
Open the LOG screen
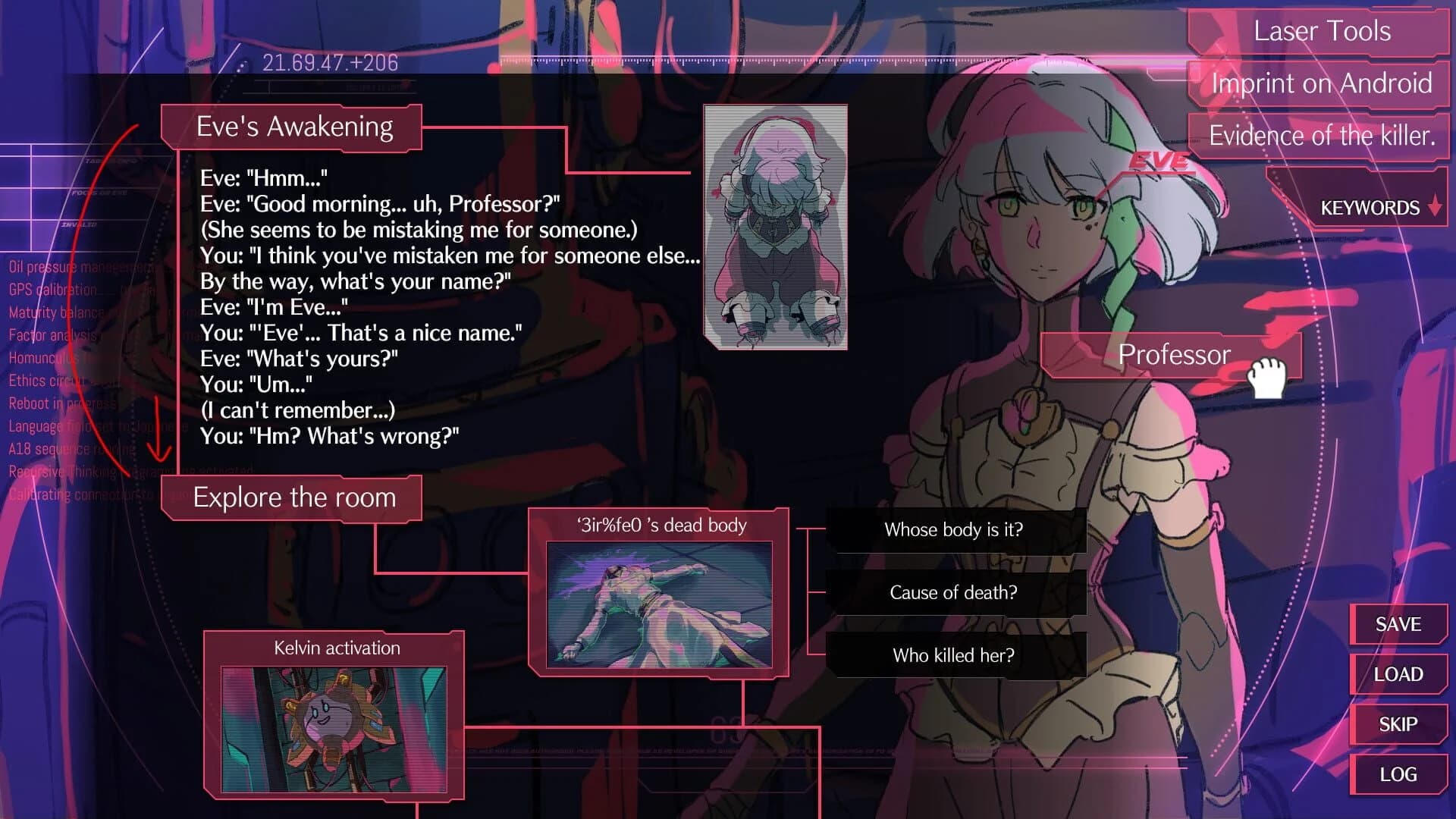(1398, 773)
